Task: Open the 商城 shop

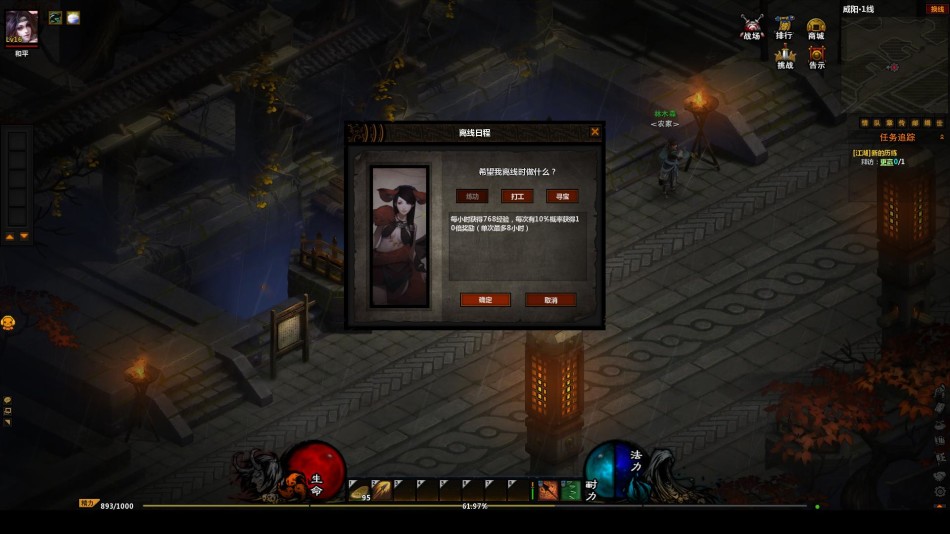Action: point(816,26)
